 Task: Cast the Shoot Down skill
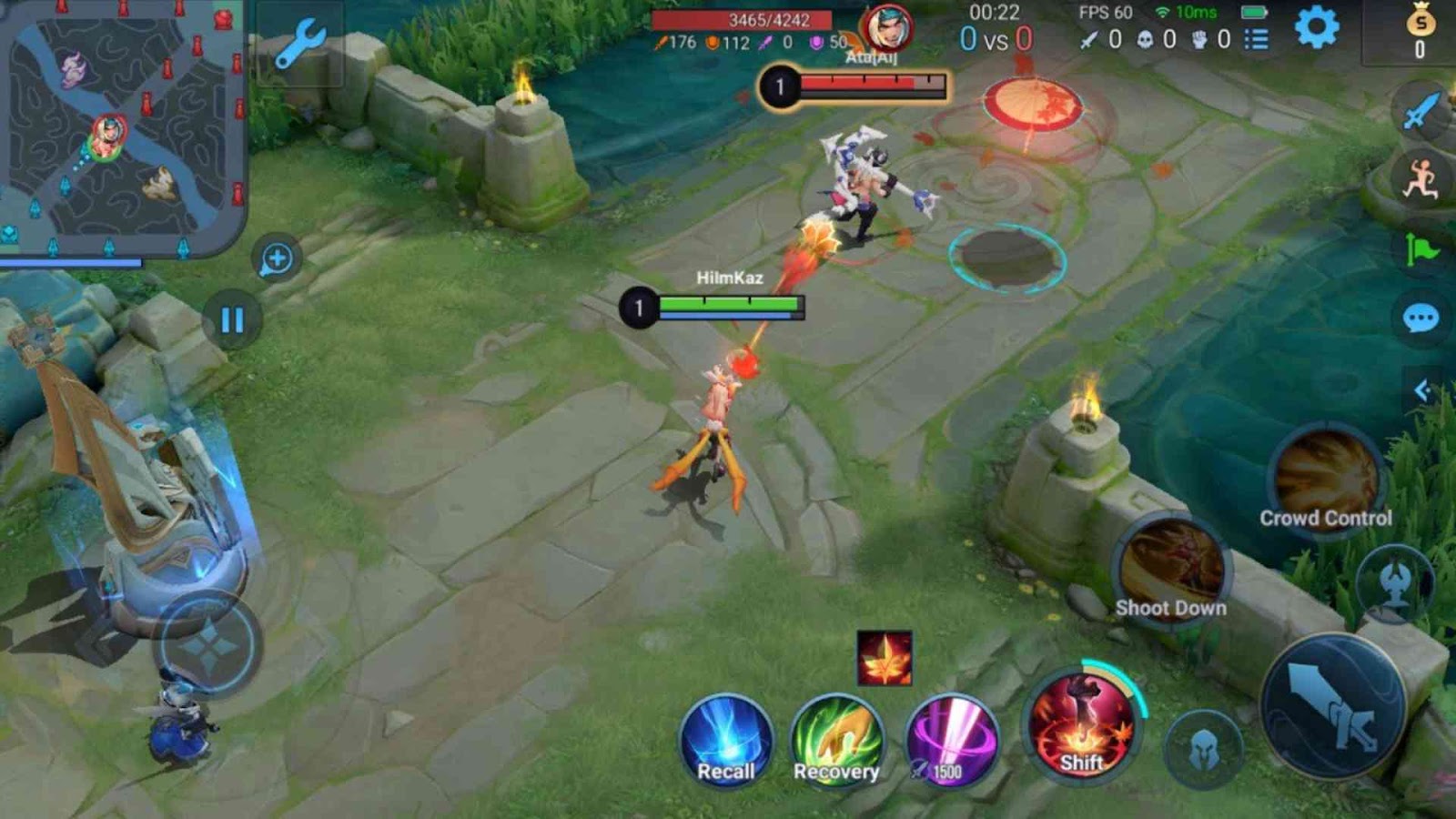(x=1170, y=569)
